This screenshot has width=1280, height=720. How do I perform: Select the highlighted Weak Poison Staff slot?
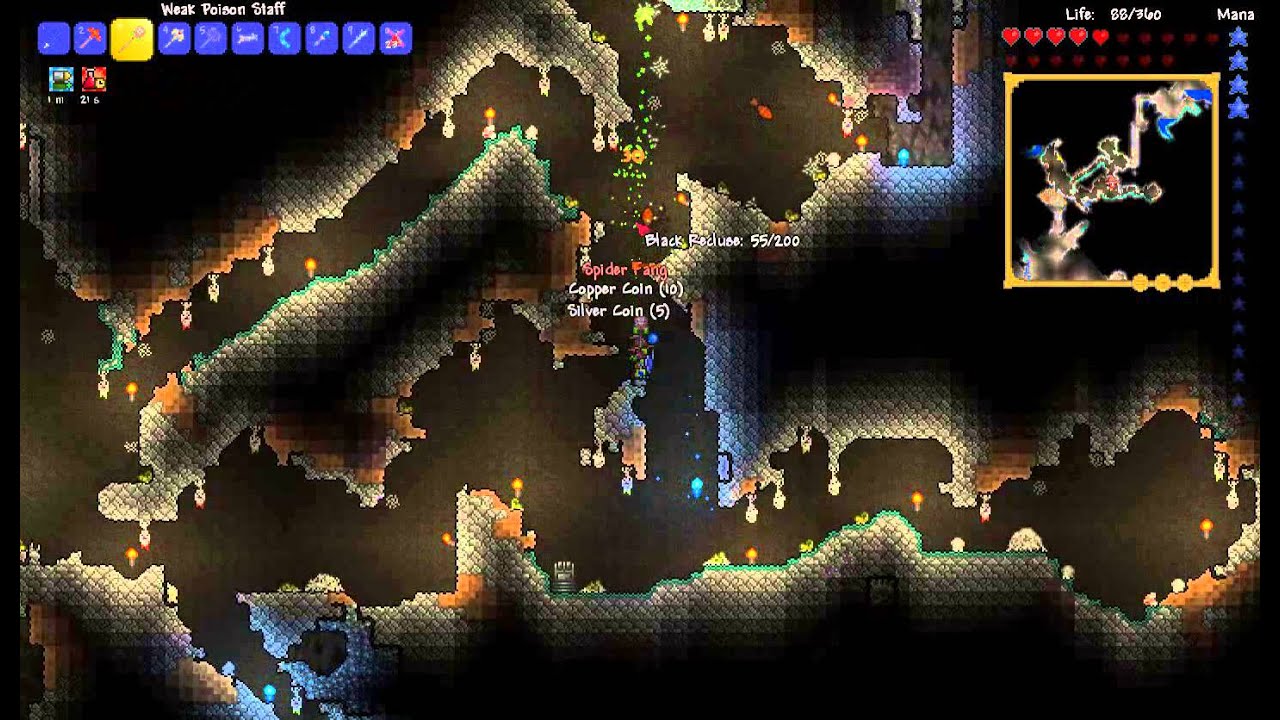coord(131,39)
